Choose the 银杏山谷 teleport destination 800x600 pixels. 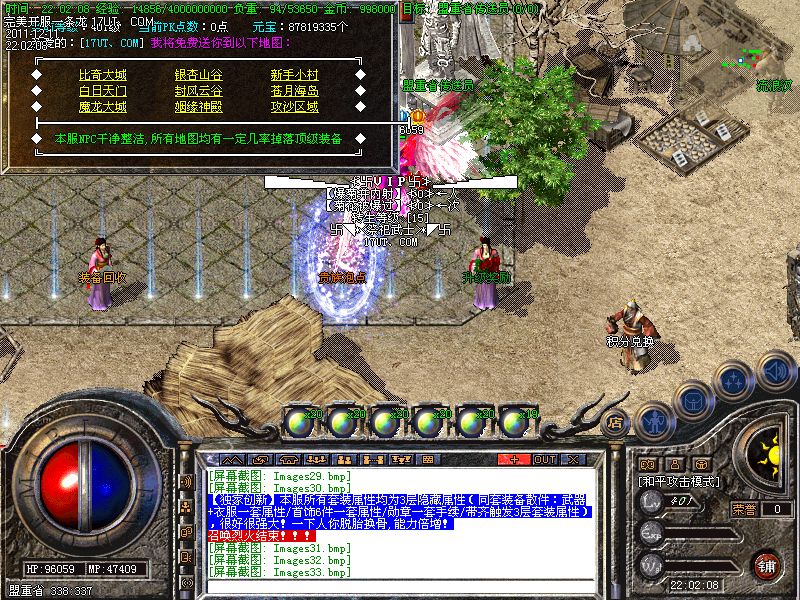(199, 75)
